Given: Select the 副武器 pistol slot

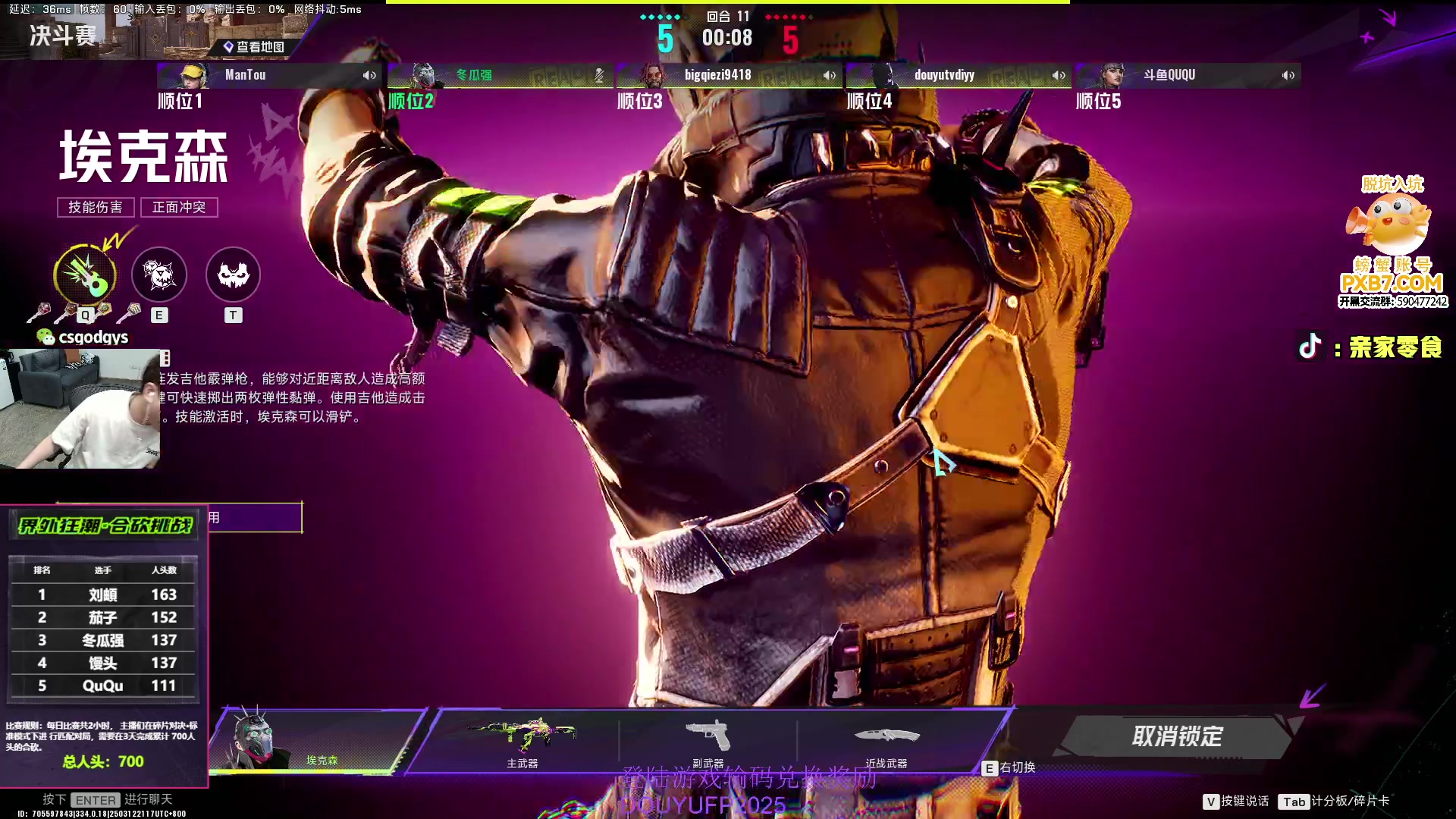Looking at the screenshot, I should 708,739.
